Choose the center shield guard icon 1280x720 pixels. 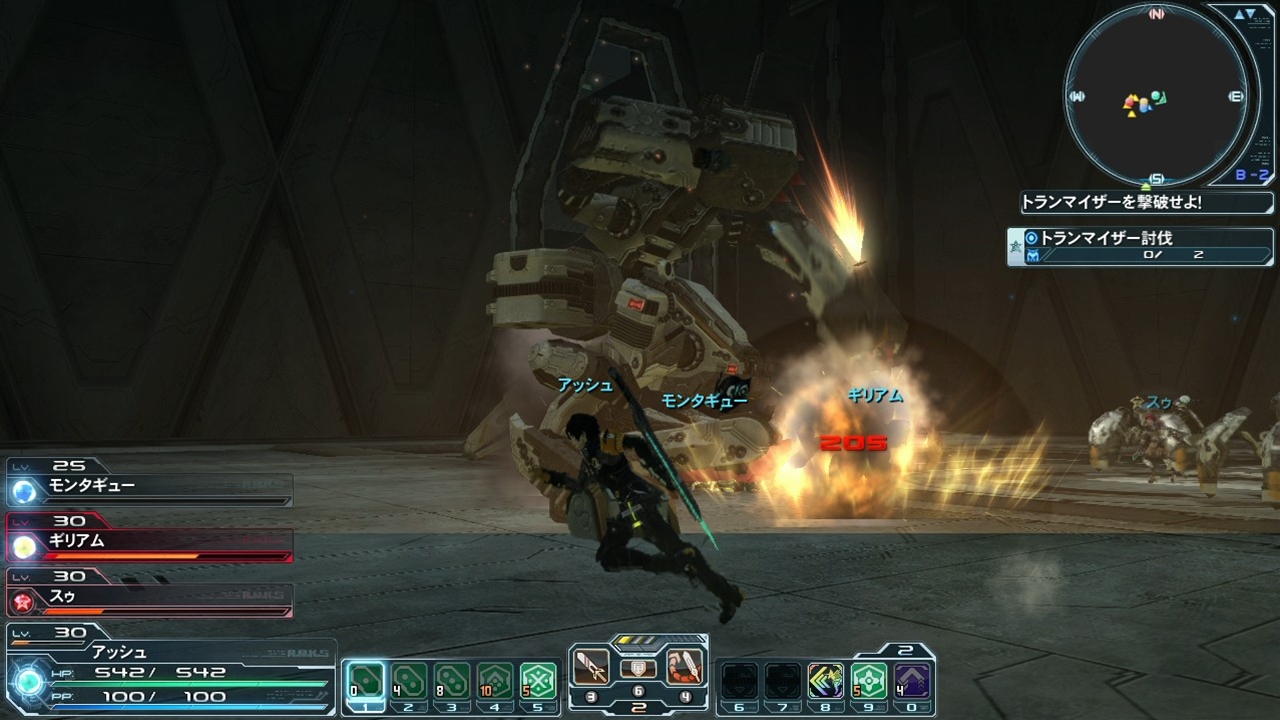coord(637,669)
